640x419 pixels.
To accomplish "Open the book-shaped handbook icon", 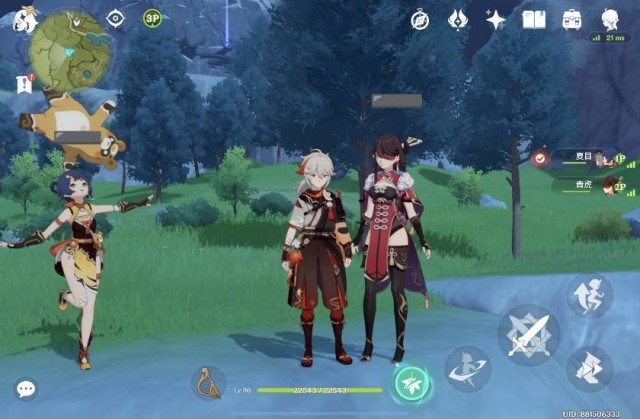I will point(534,19).
